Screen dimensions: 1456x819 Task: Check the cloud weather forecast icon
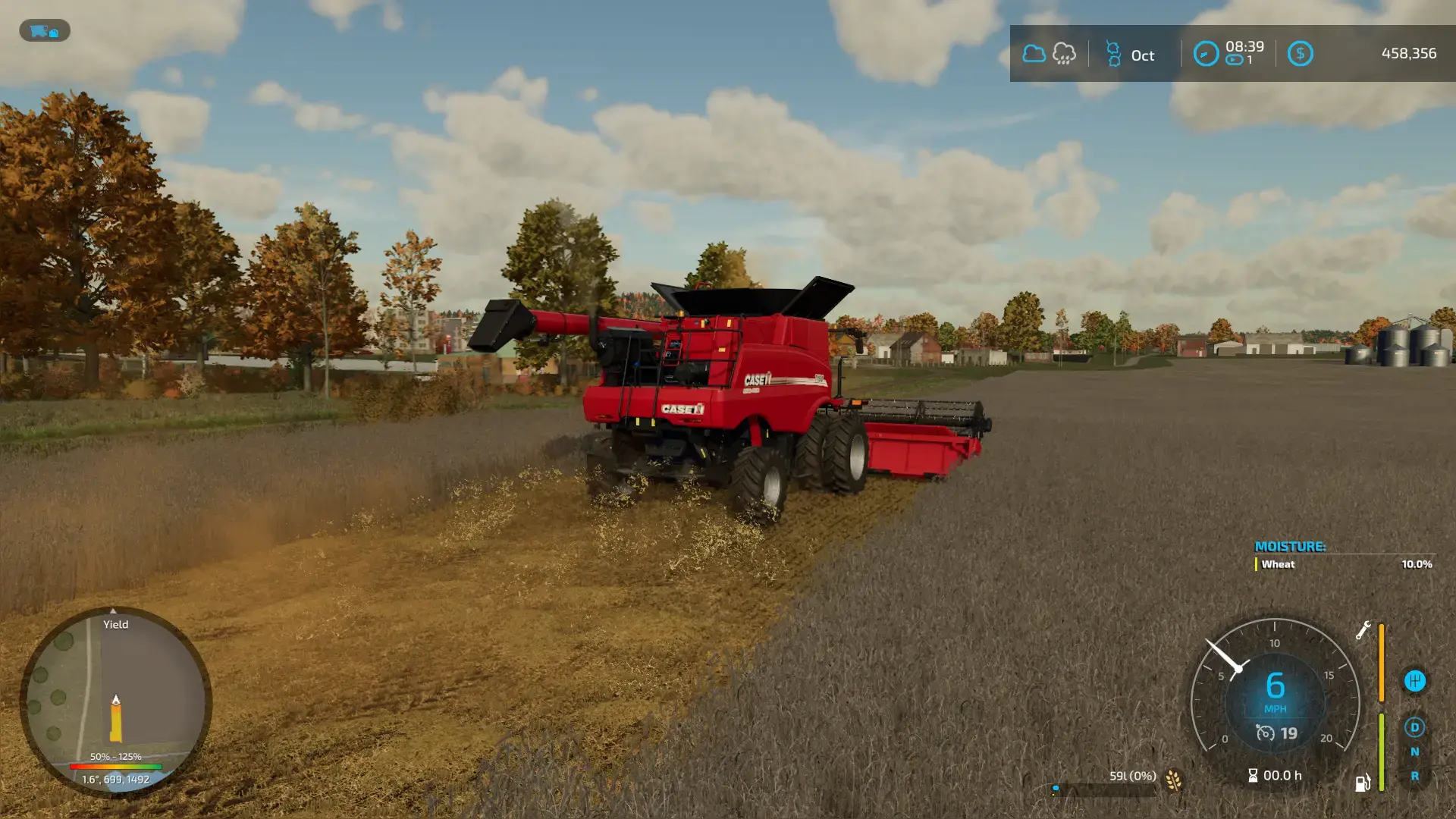point(1034,54)
